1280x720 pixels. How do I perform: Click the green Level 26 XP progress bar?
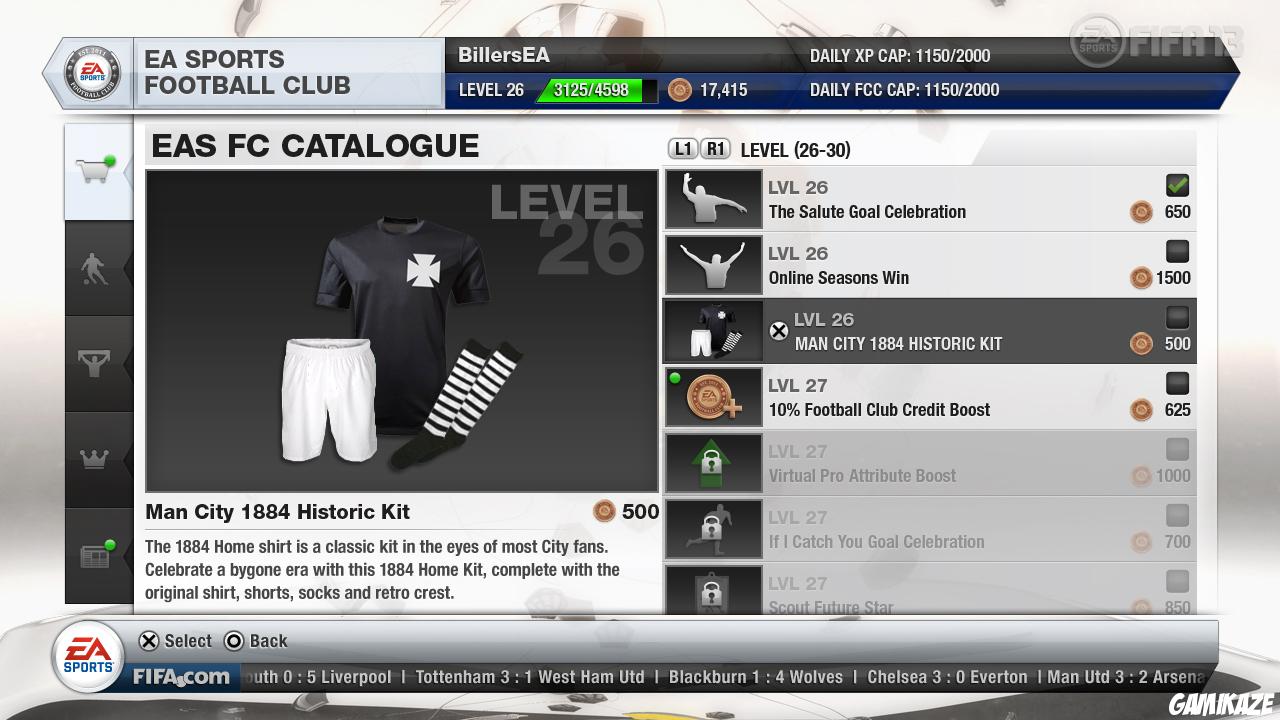590,90
